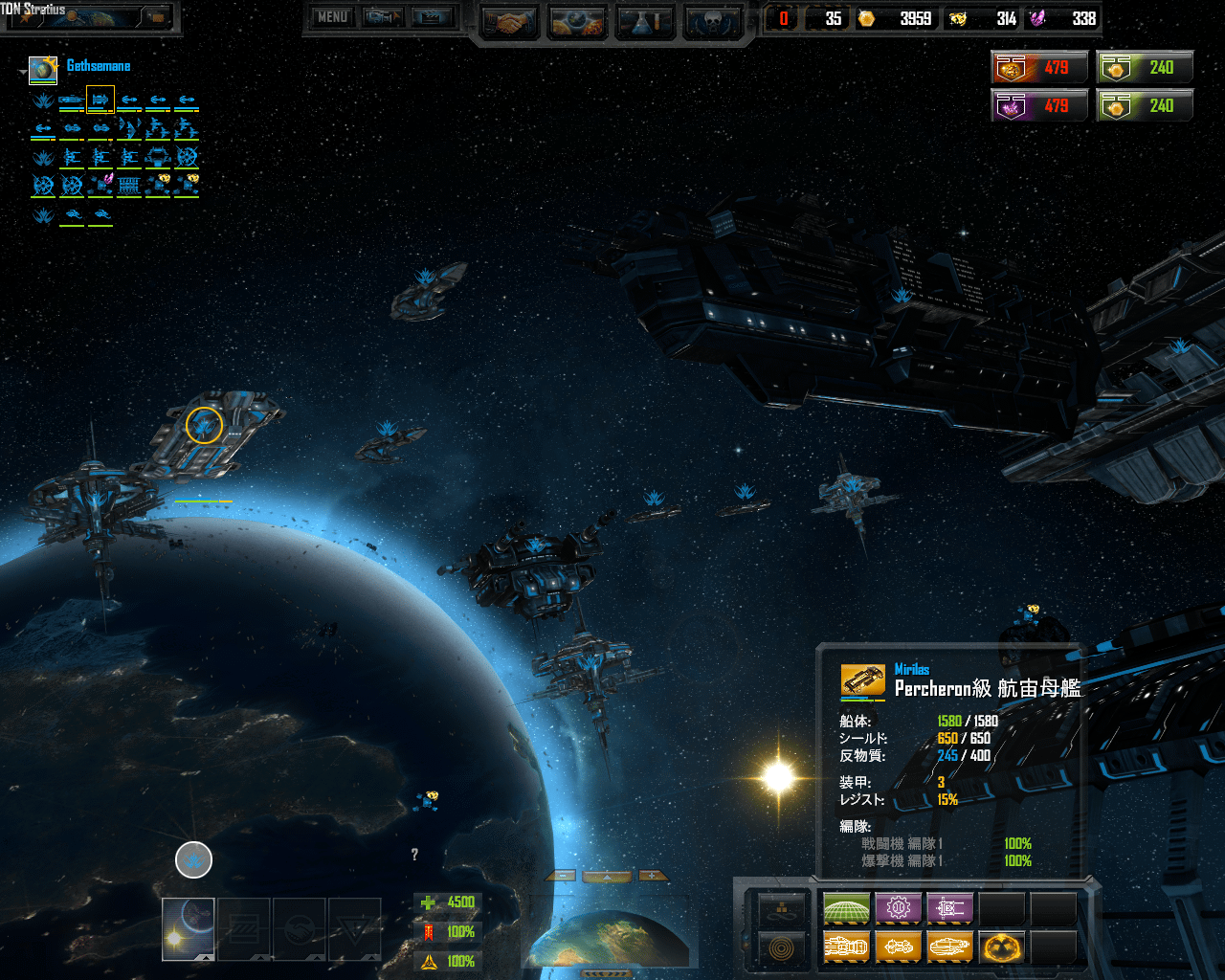The width and height of the screenshot is (1225, 980).
Task: Click the minimap zoom-out minus button
Action: click(x=561, y=876)
